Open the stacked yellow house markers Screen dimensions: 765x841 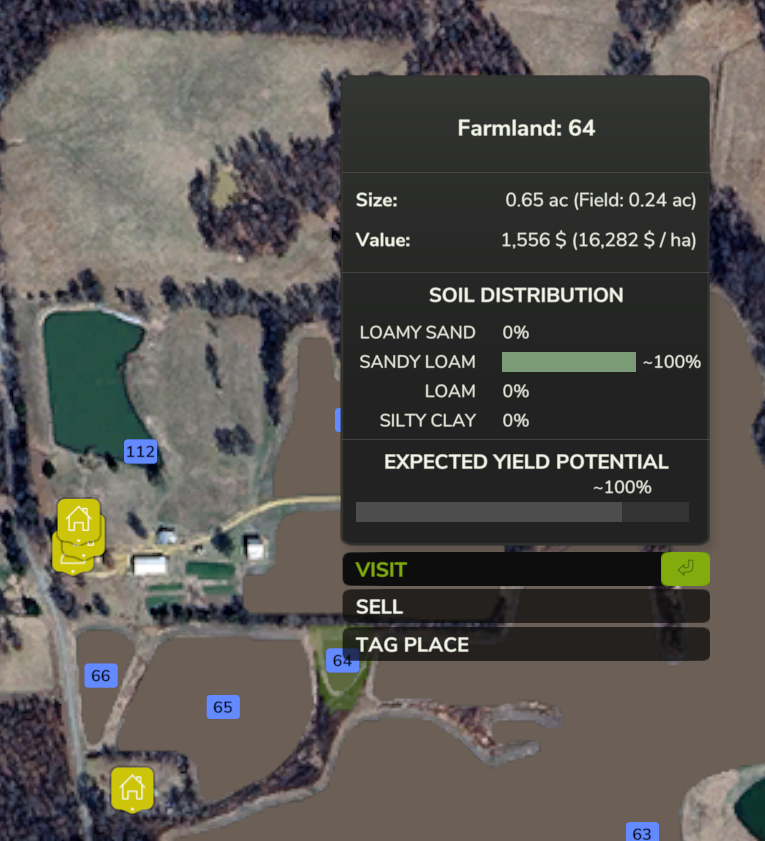78,532
